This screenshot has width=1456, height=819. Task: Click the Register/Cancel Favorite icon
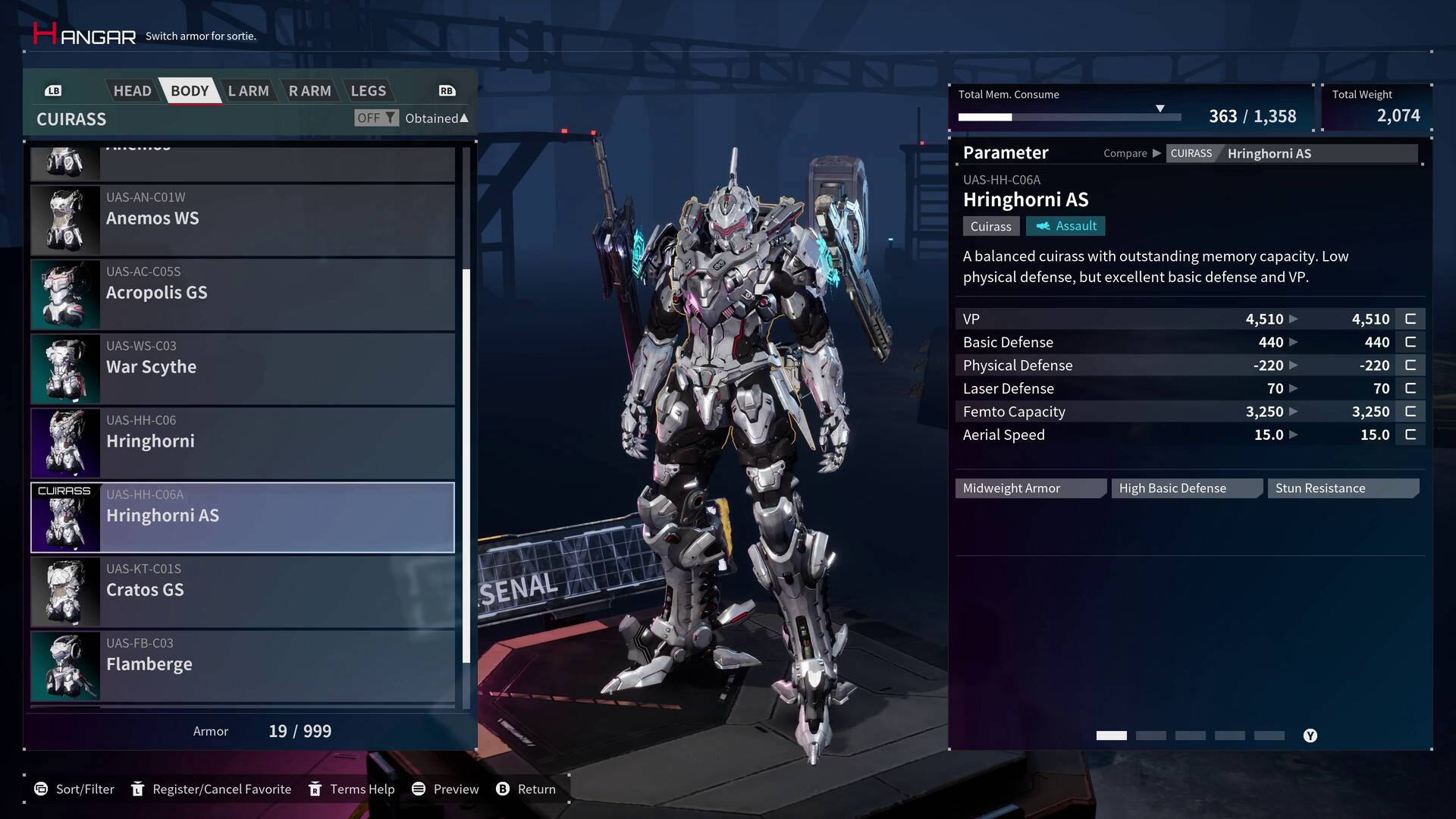point(138,789)
